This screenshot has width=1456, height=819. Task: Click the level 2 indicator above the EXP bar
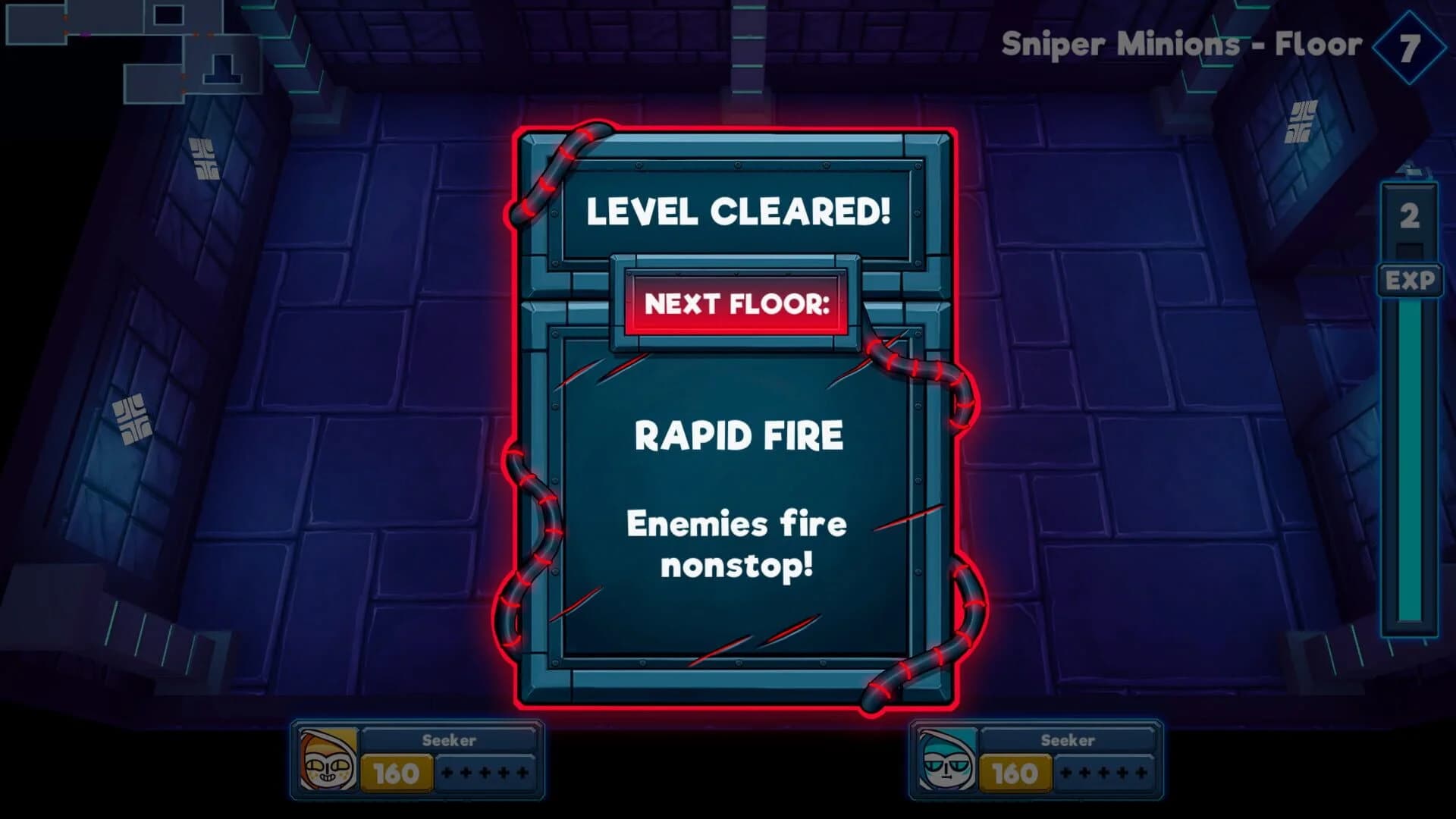point(1408,215)
